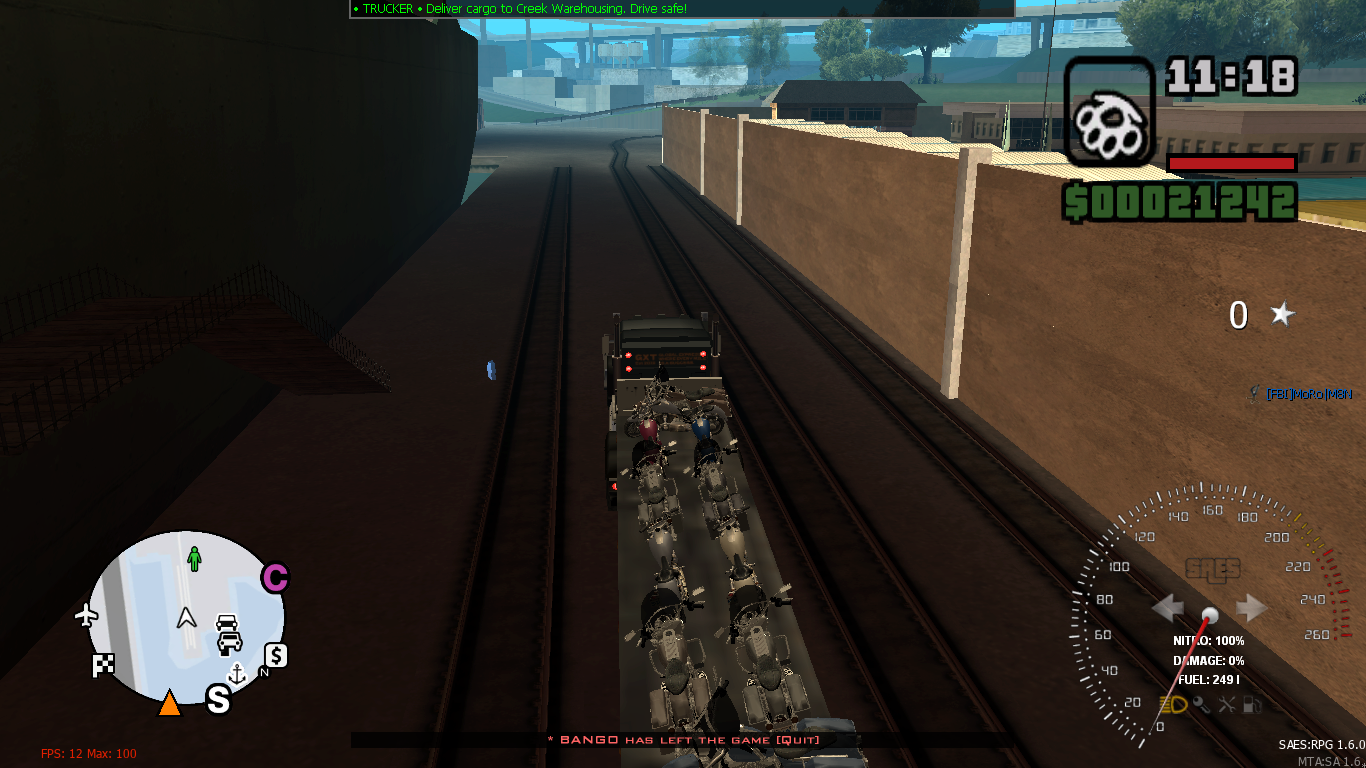
Task: Click the vehicle keys icon near the fuel gauge
Action: tap(1202, 704)
